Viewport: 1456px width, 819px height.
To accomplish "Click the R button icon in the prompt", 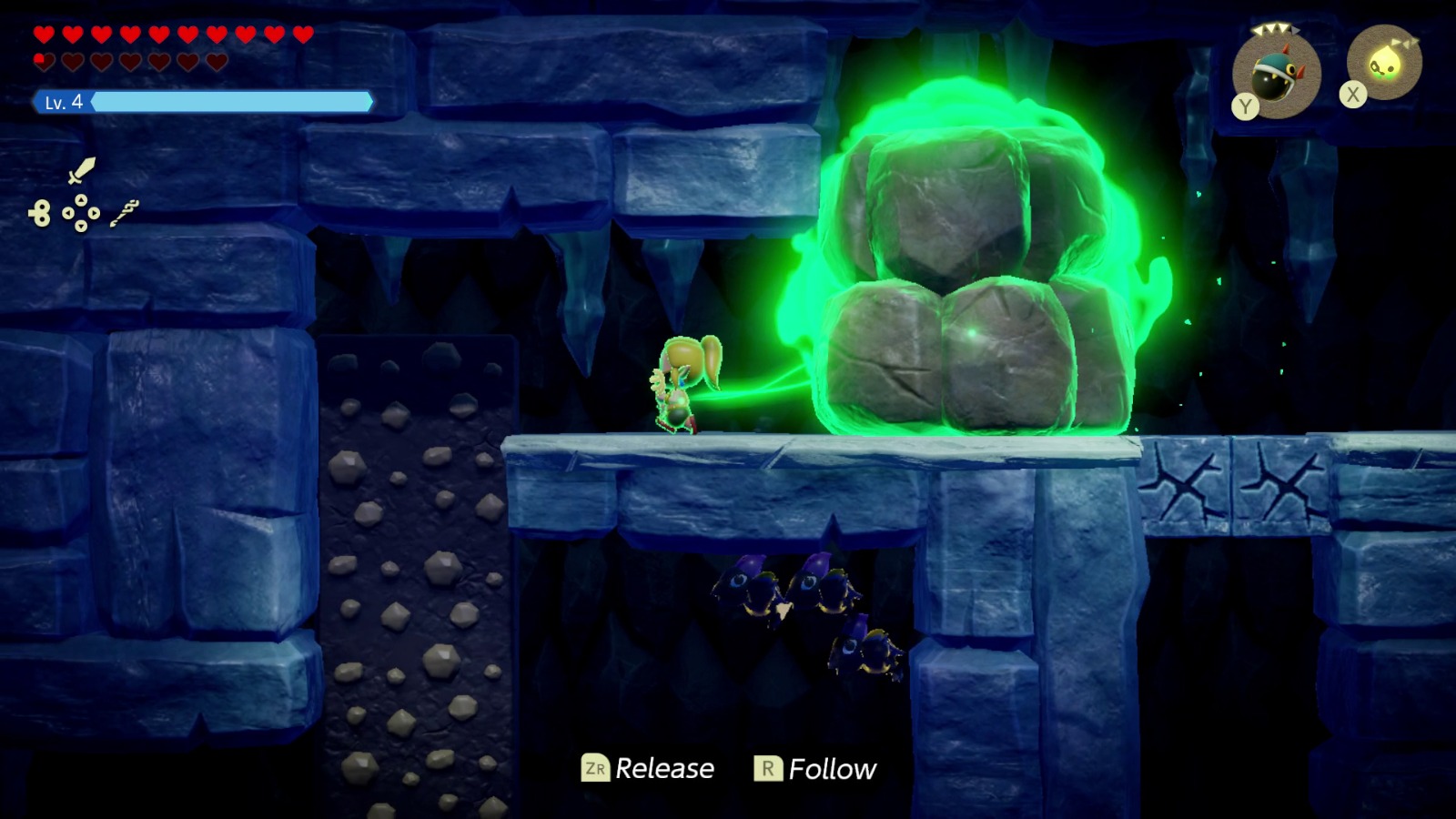I will tap(767, 768).
